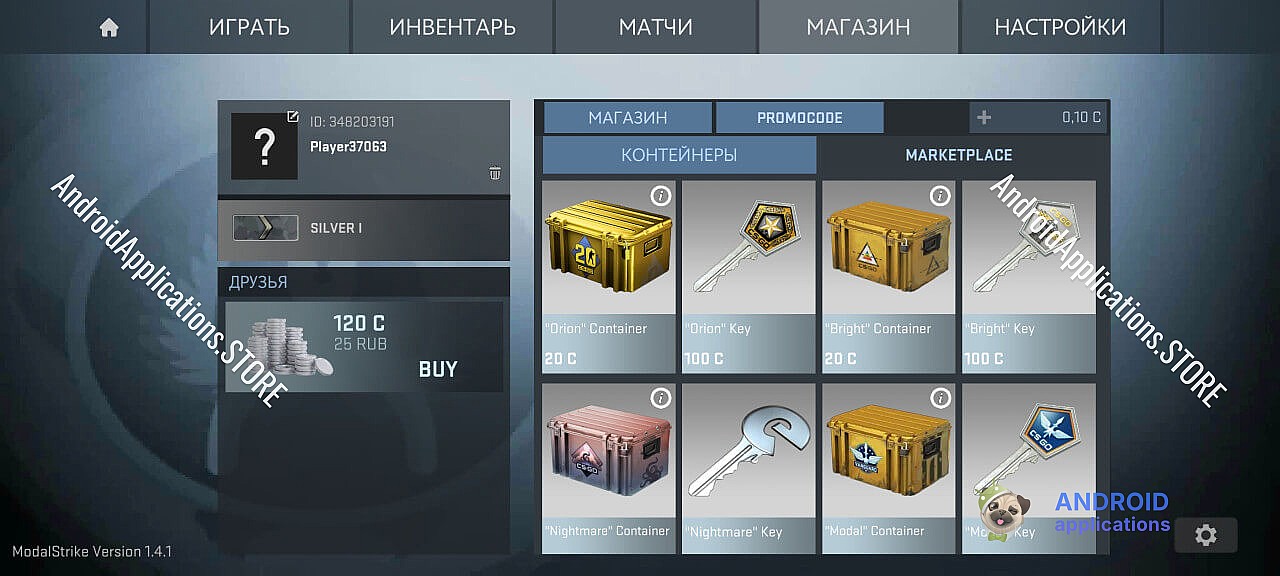Click the trash can icon in profile
Image resolution: width=1280 pixels, height=576 pixels.
[x=495, y=173]
